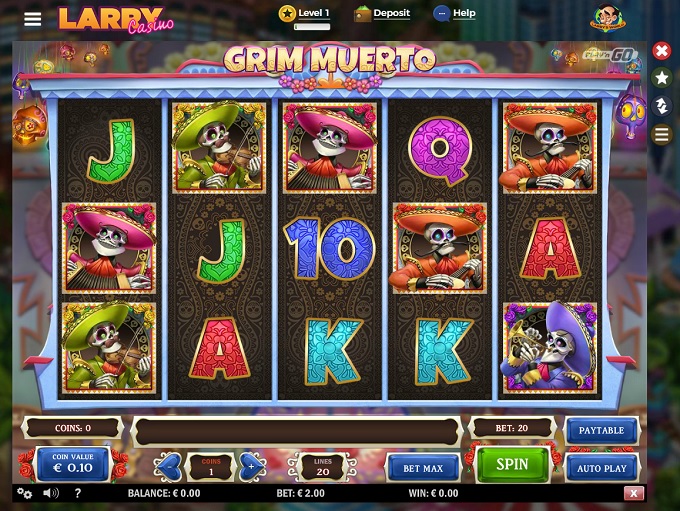Screen dimensions: 680x511
Task: Open the Deposit page
Action: (382, 14)
